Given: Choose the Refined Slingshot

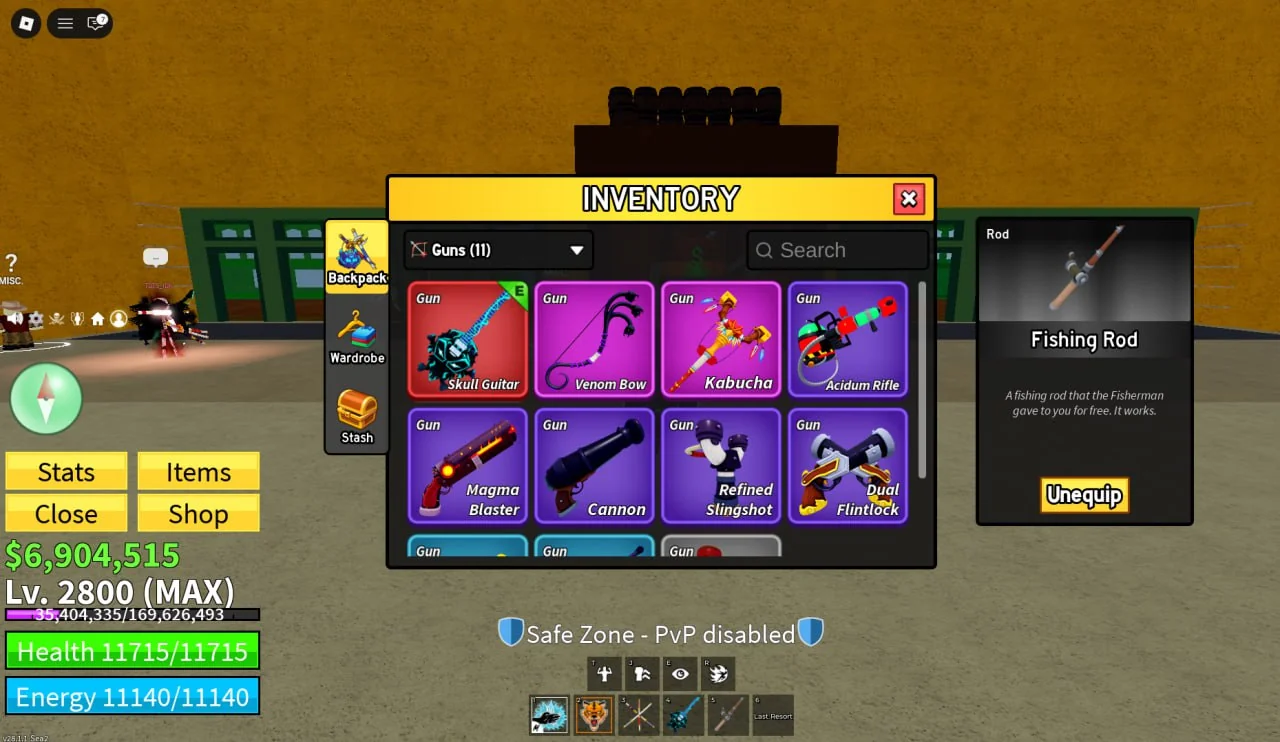Looking at the screenshot, I should pyautogui.click(x=721, y=466).
